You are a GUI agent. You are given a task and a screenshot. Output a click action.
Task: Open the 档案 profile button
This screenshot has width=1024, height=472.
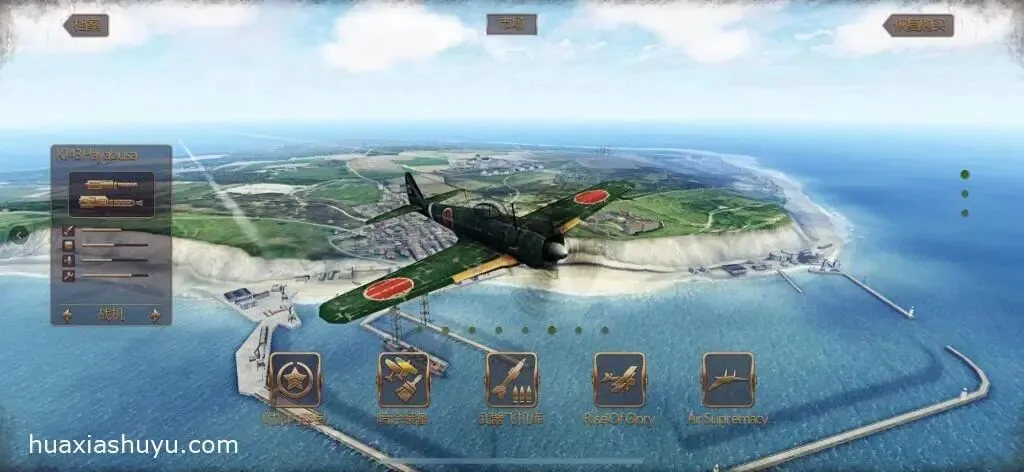pyautogui.click(x=86, y=25)
